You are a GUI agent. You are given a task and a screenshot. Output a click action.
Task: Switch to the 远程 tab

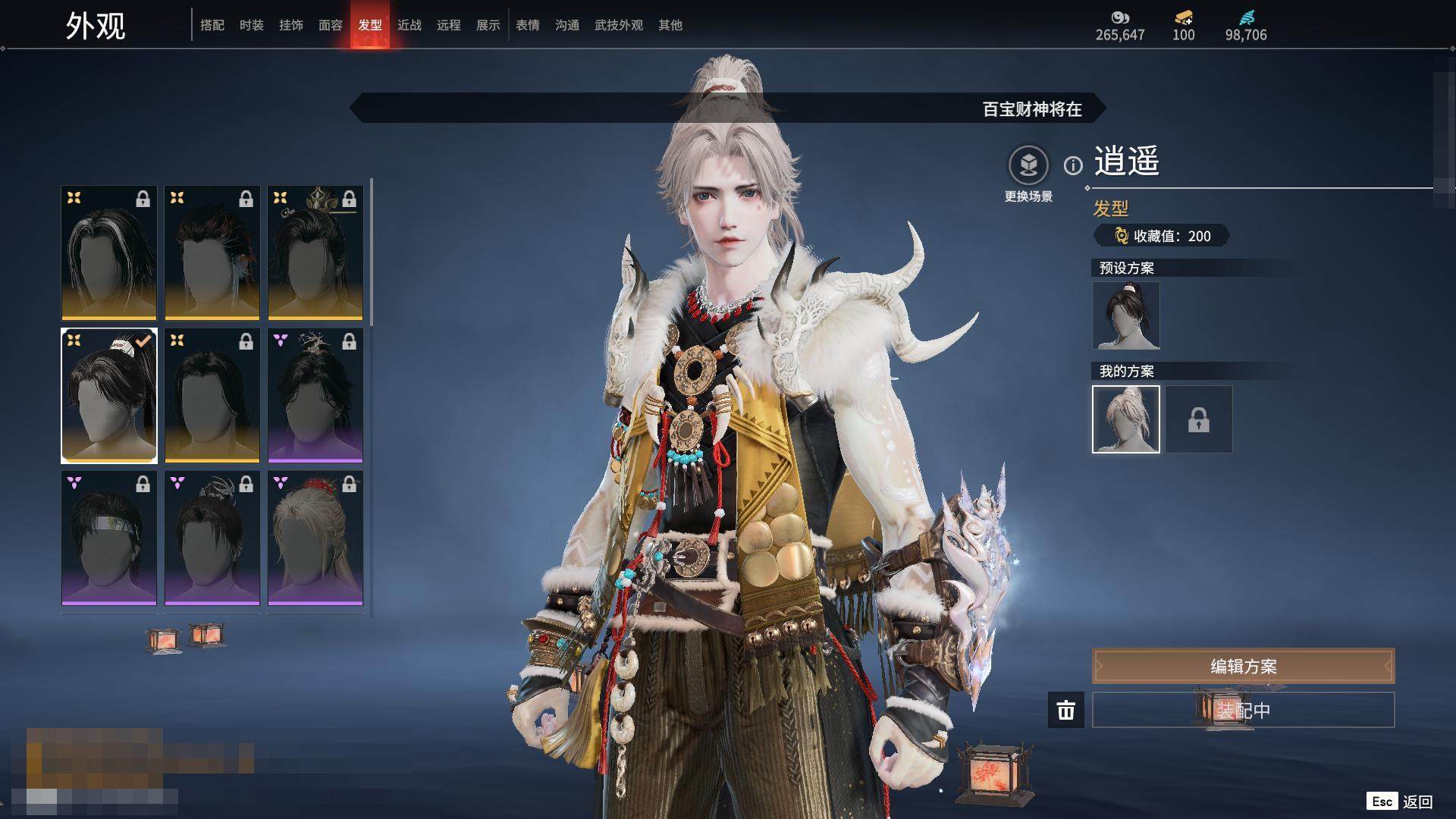(449, 25)
